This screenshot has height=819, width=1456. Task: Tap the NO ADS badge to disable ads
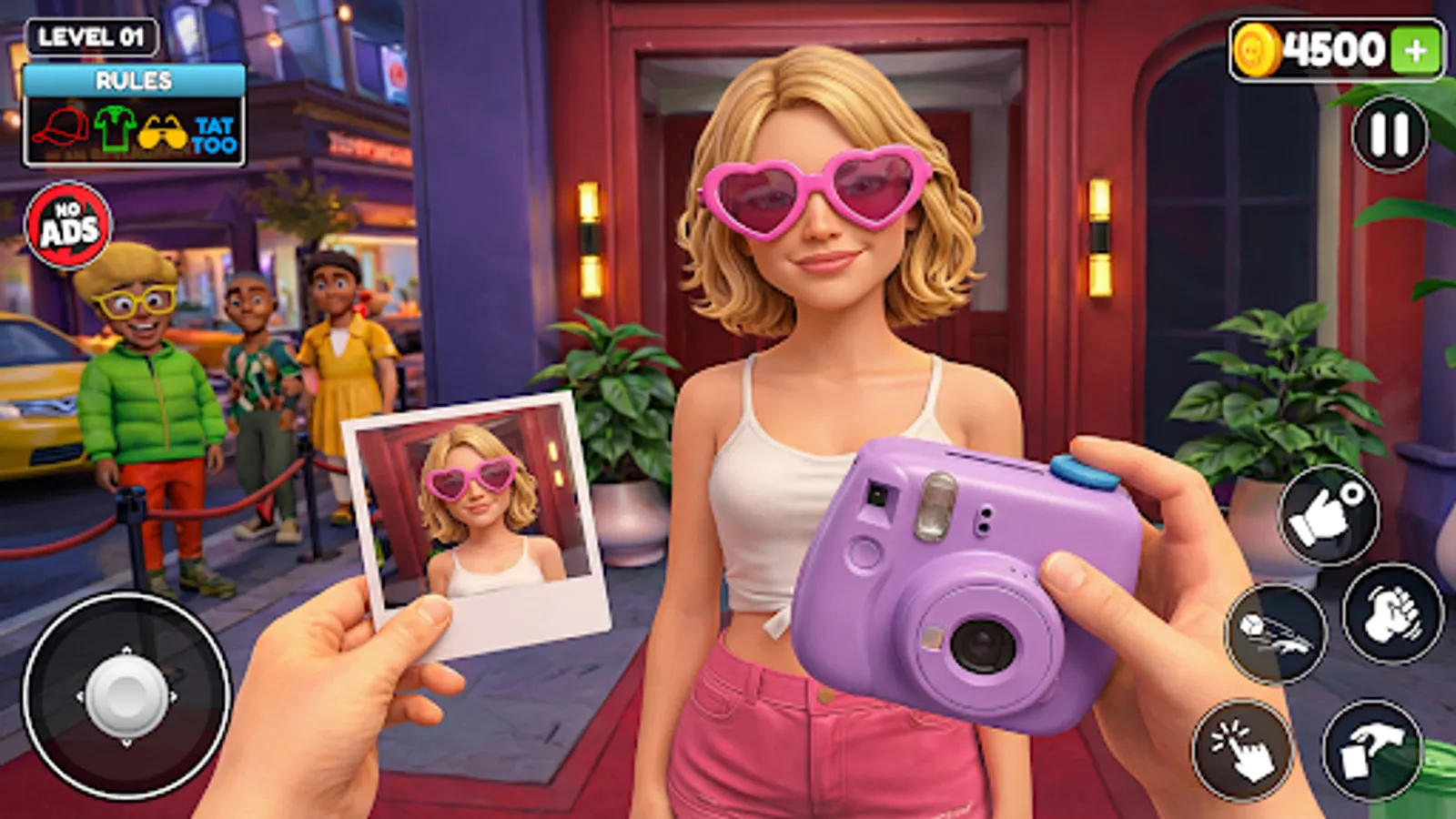[68, 221]
